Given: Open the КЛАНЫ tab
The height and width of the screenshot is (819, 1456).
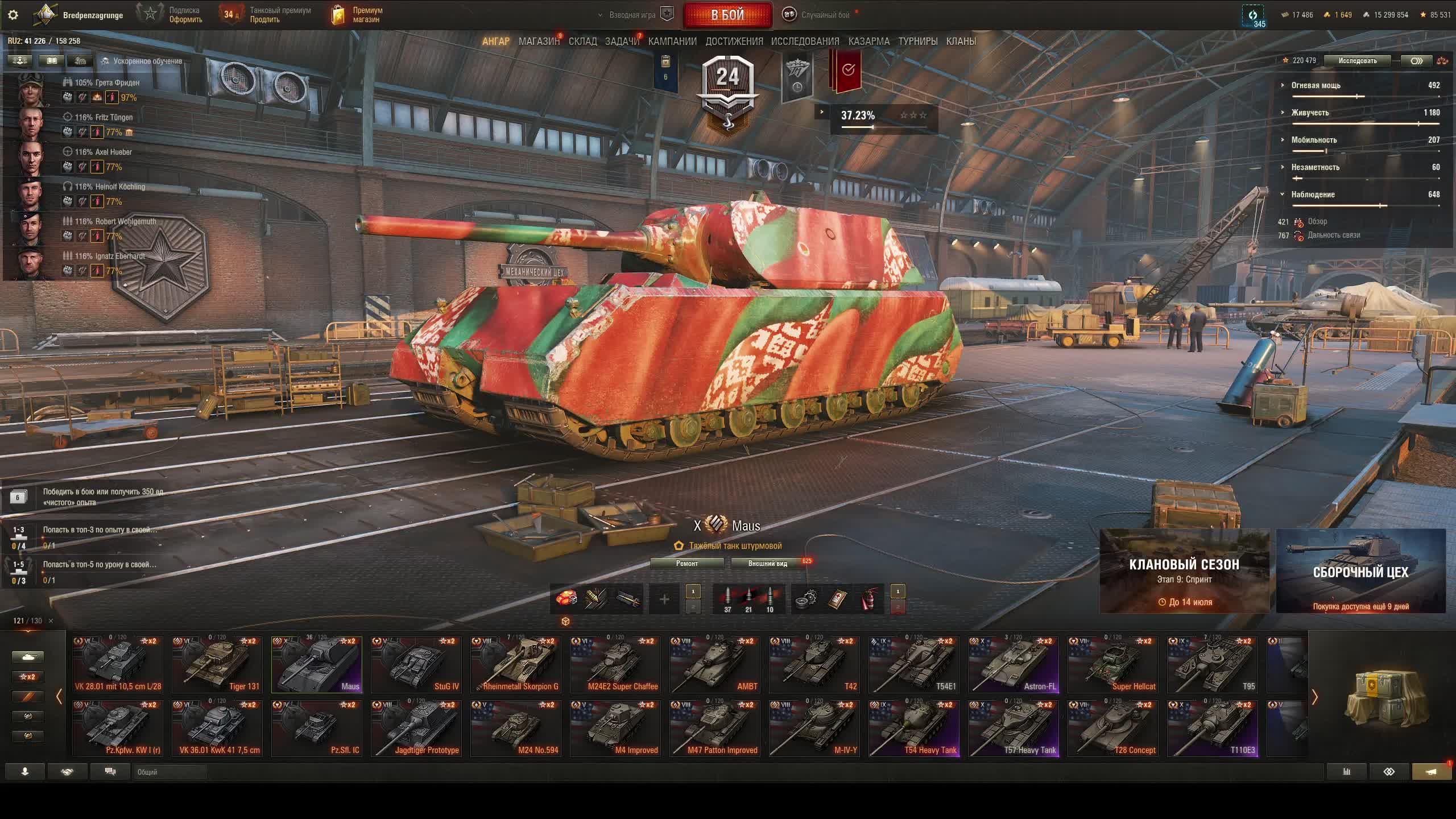Looking at the screenshot, I should 961,42.
